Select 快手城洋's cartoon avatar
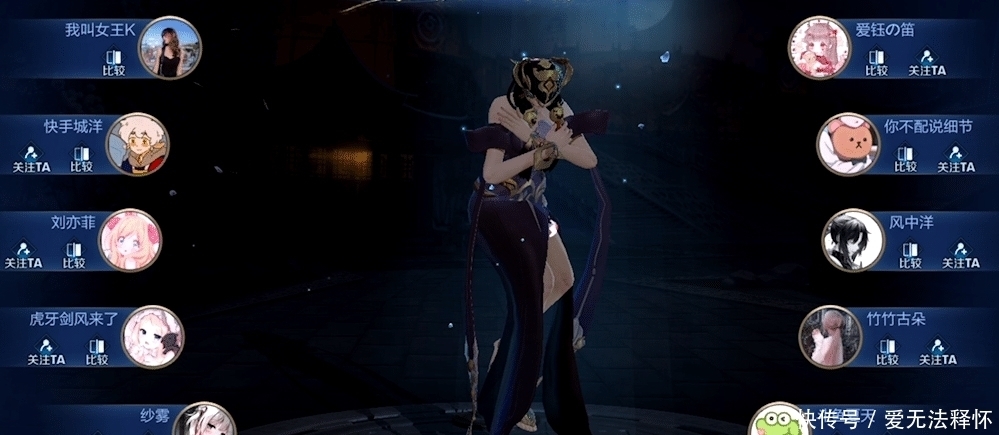 pyautogui.click(x=137, y=144)
